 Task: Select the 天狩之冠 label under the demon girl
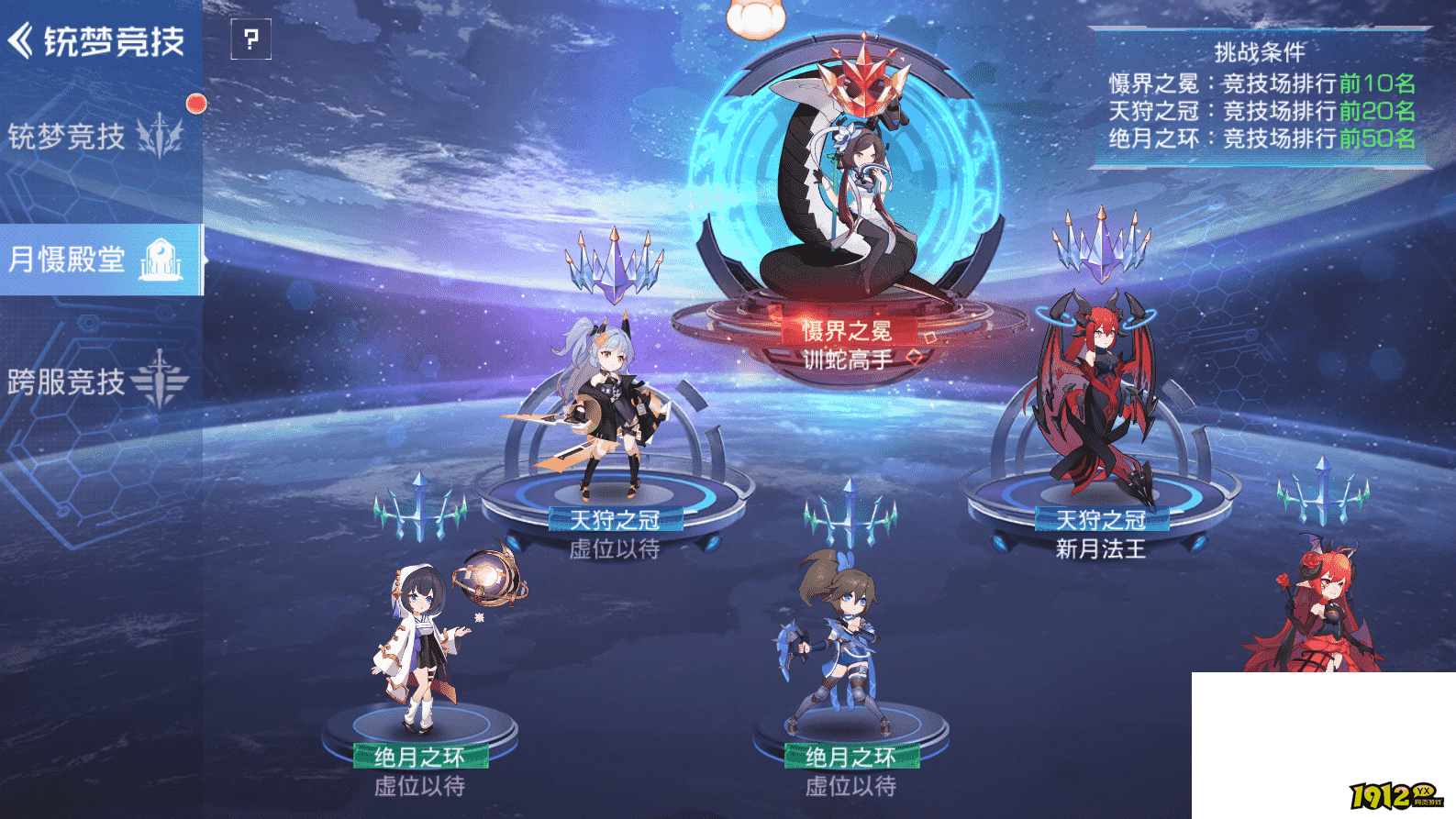tap(1099, 518)
